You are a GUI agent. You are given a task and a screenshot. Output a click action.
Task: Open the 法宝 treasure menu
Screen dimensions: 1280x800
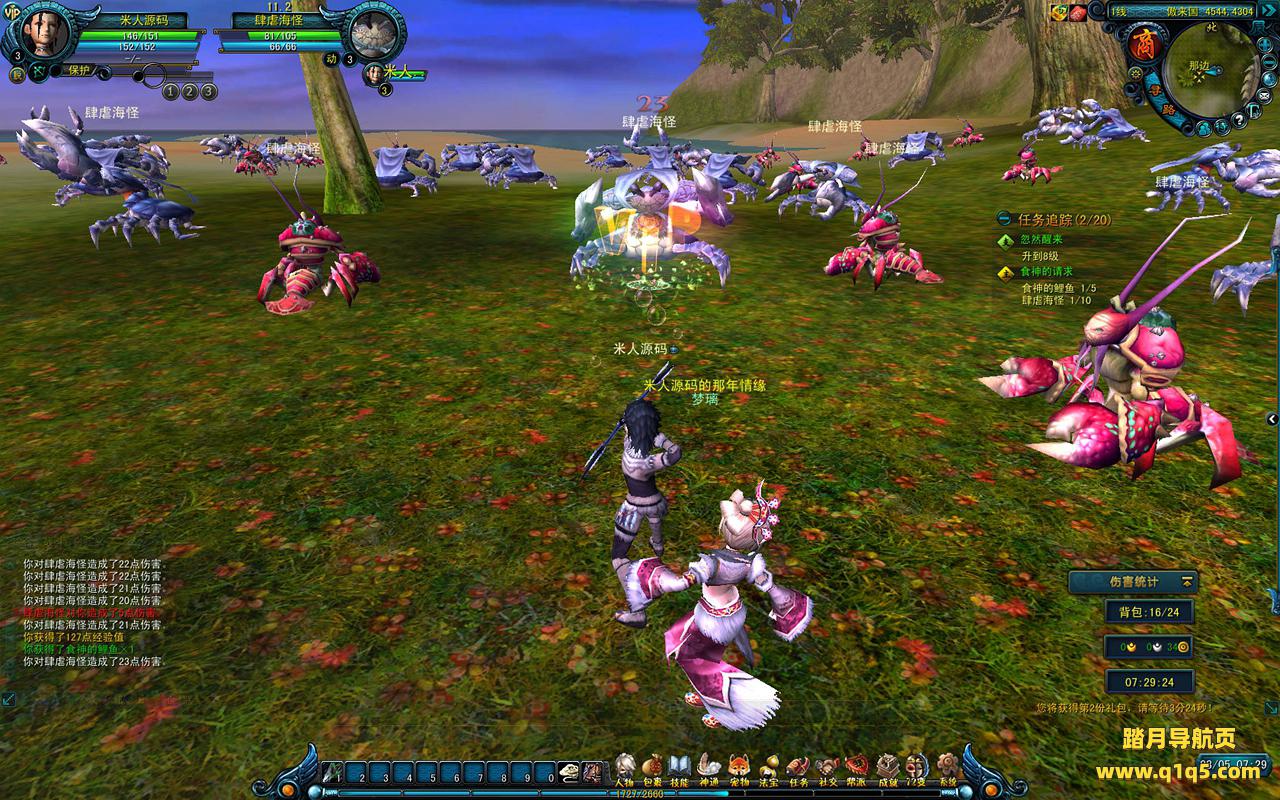click(x=769, y=768)
